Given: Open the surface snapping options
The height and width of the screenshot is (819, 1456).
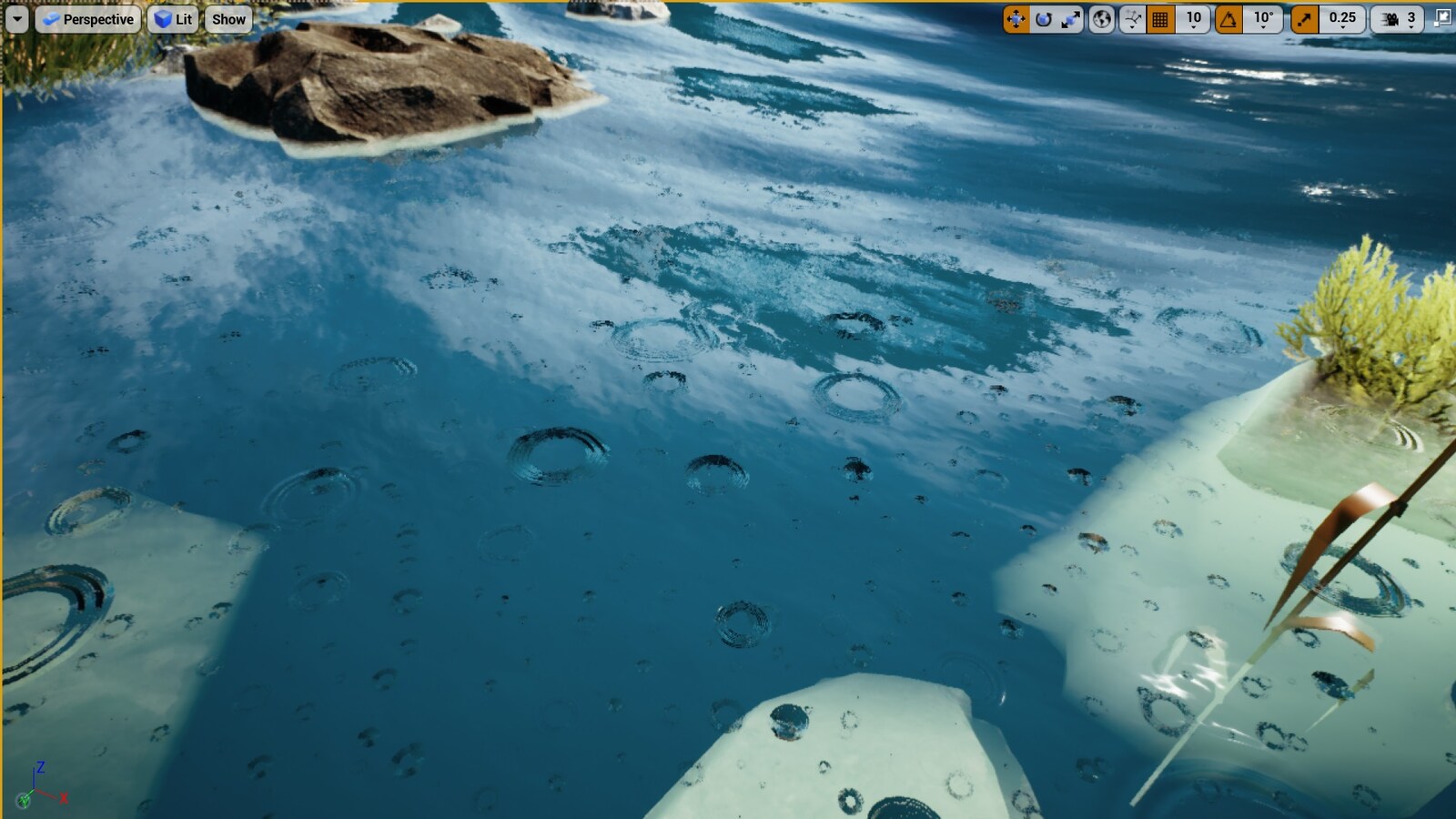Looking at the screenshot, I should (x=1131, y=18).
